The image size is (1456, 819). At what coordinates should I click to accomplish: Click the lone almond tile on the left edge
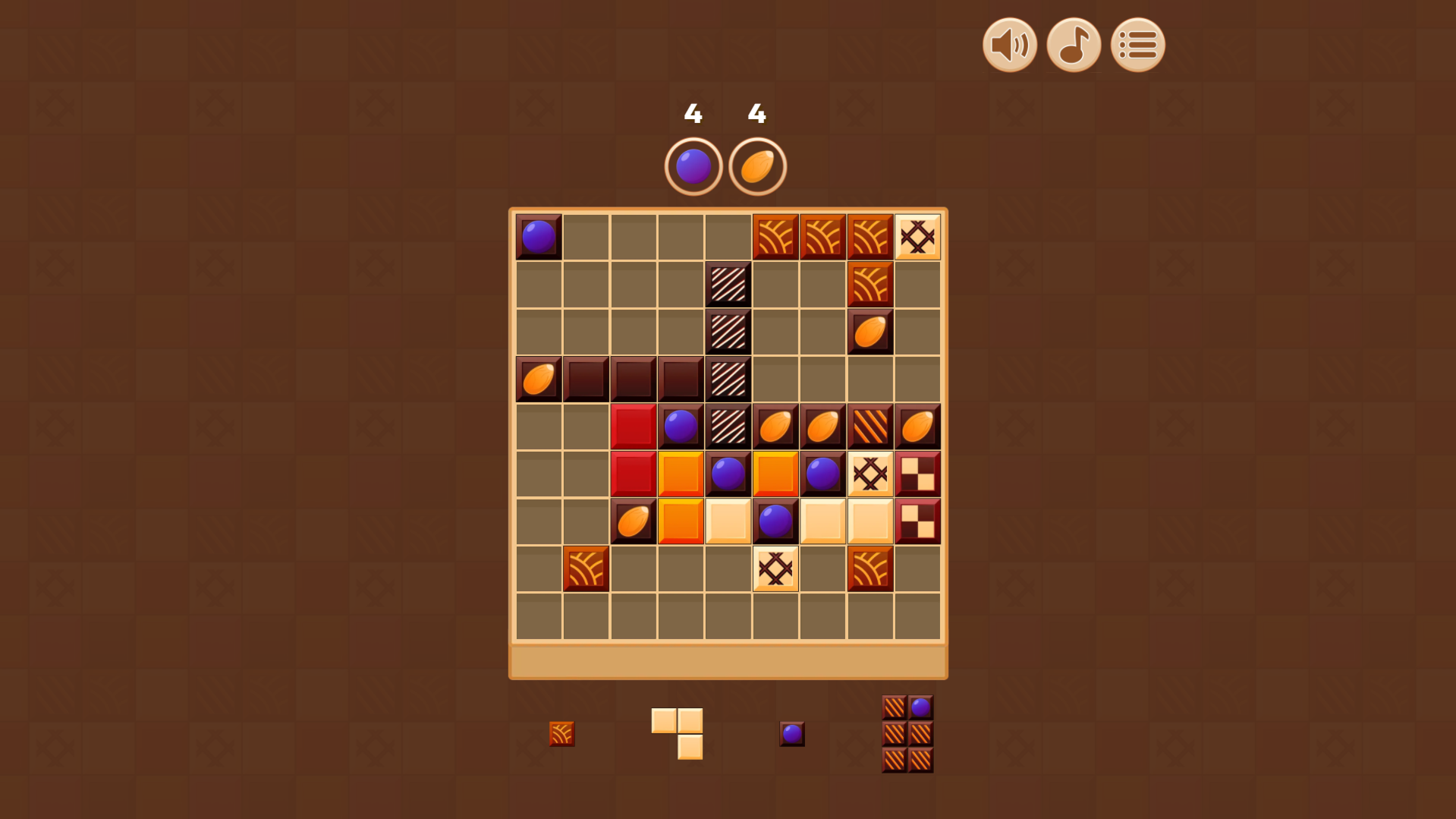pyautogui.click(x=538, y=379)
